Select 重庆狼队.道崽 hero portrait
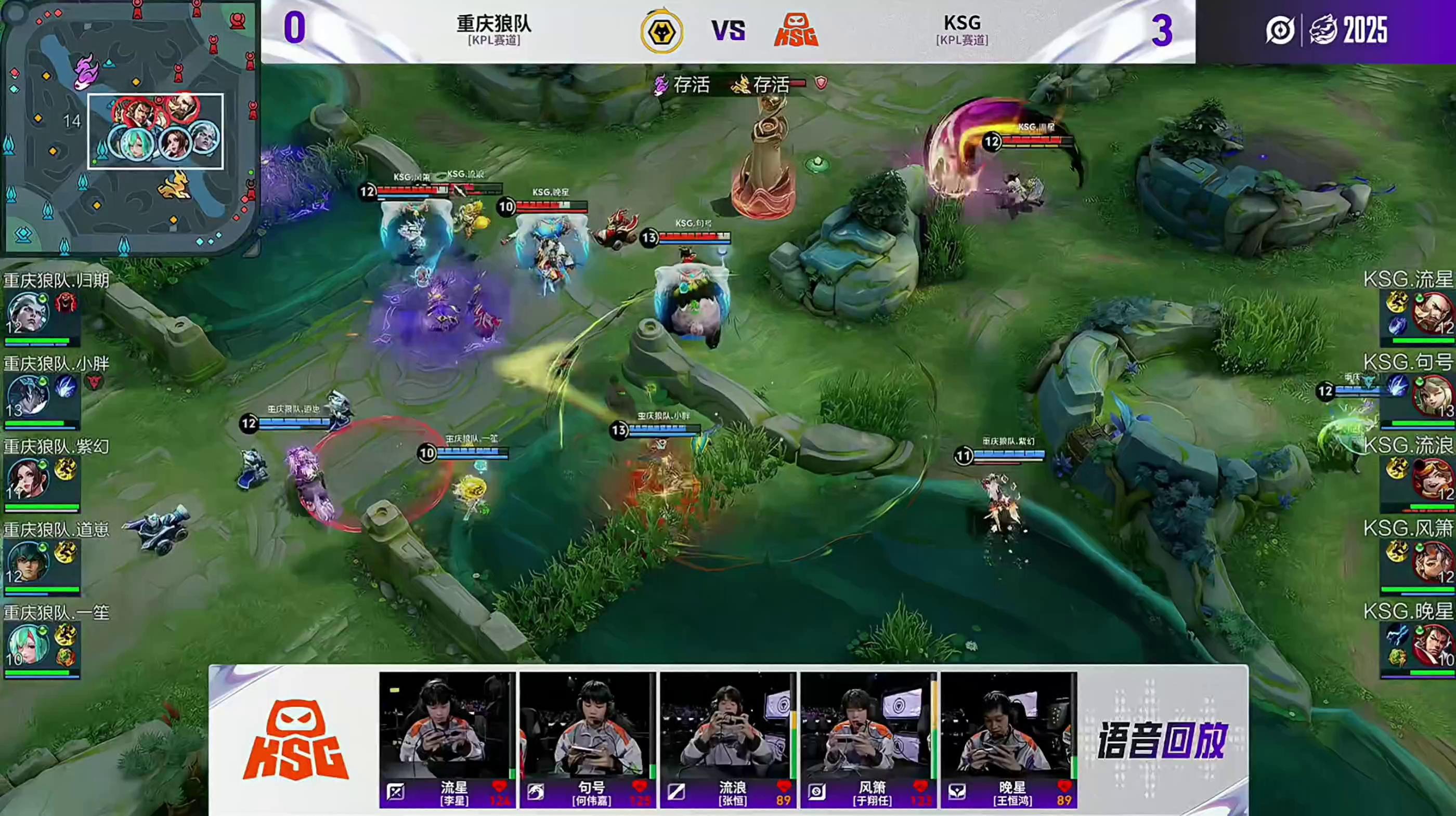 pyautogui.click(x=27, y=562)
